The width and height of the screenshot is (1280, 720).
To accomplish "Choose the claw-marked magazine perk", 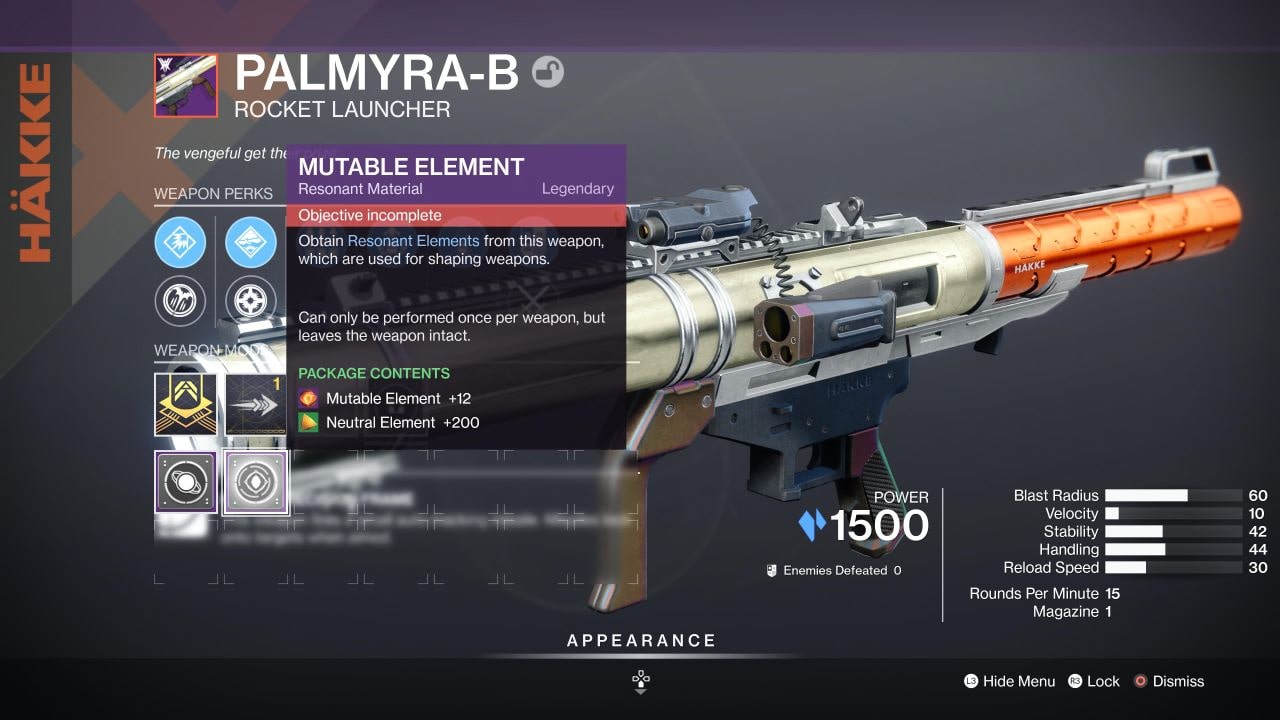I will 180,301.
